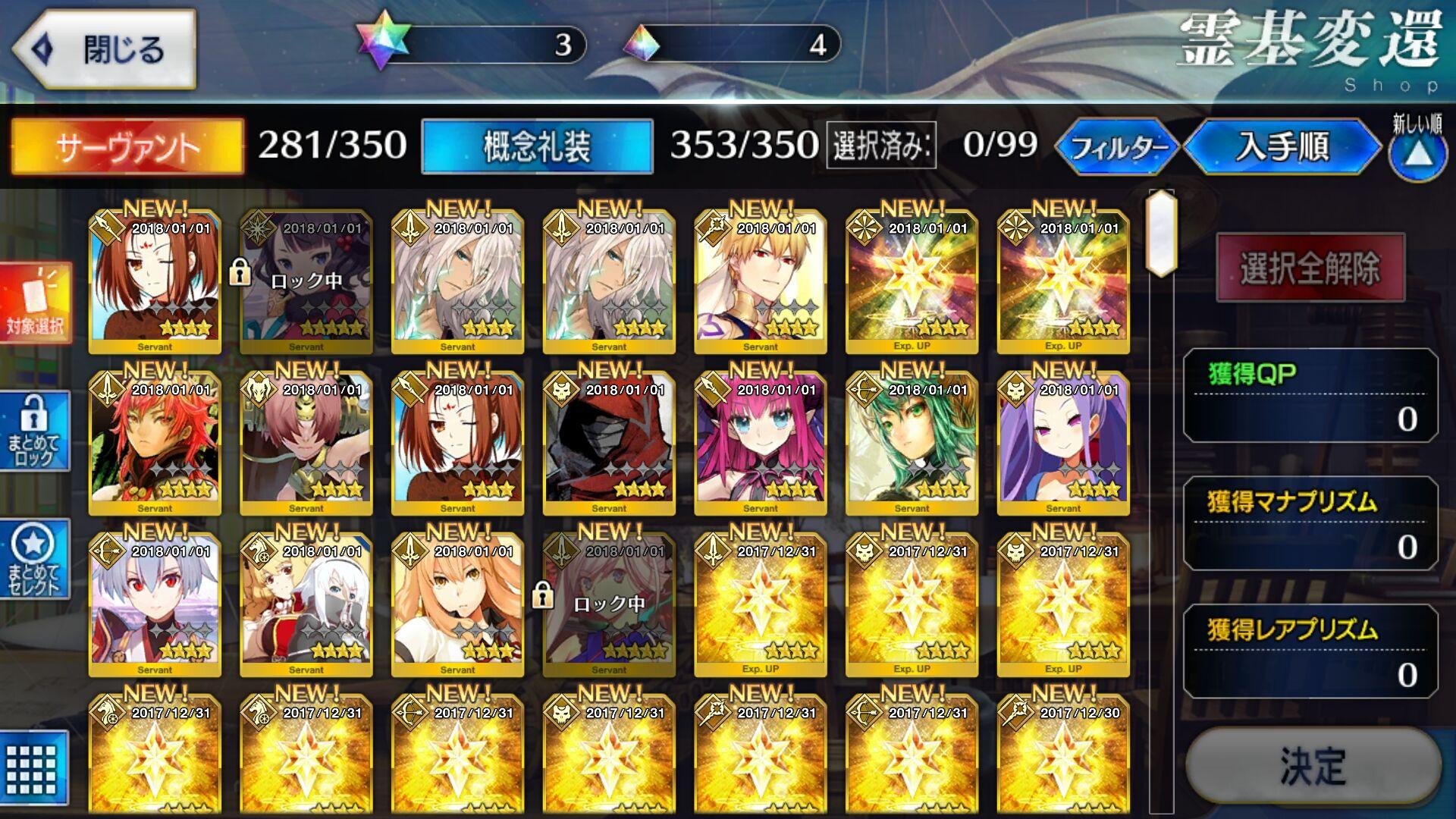Activate the 対象選択 mode button
Viewport: 1456px width, 819px height.
click(36, 303)
